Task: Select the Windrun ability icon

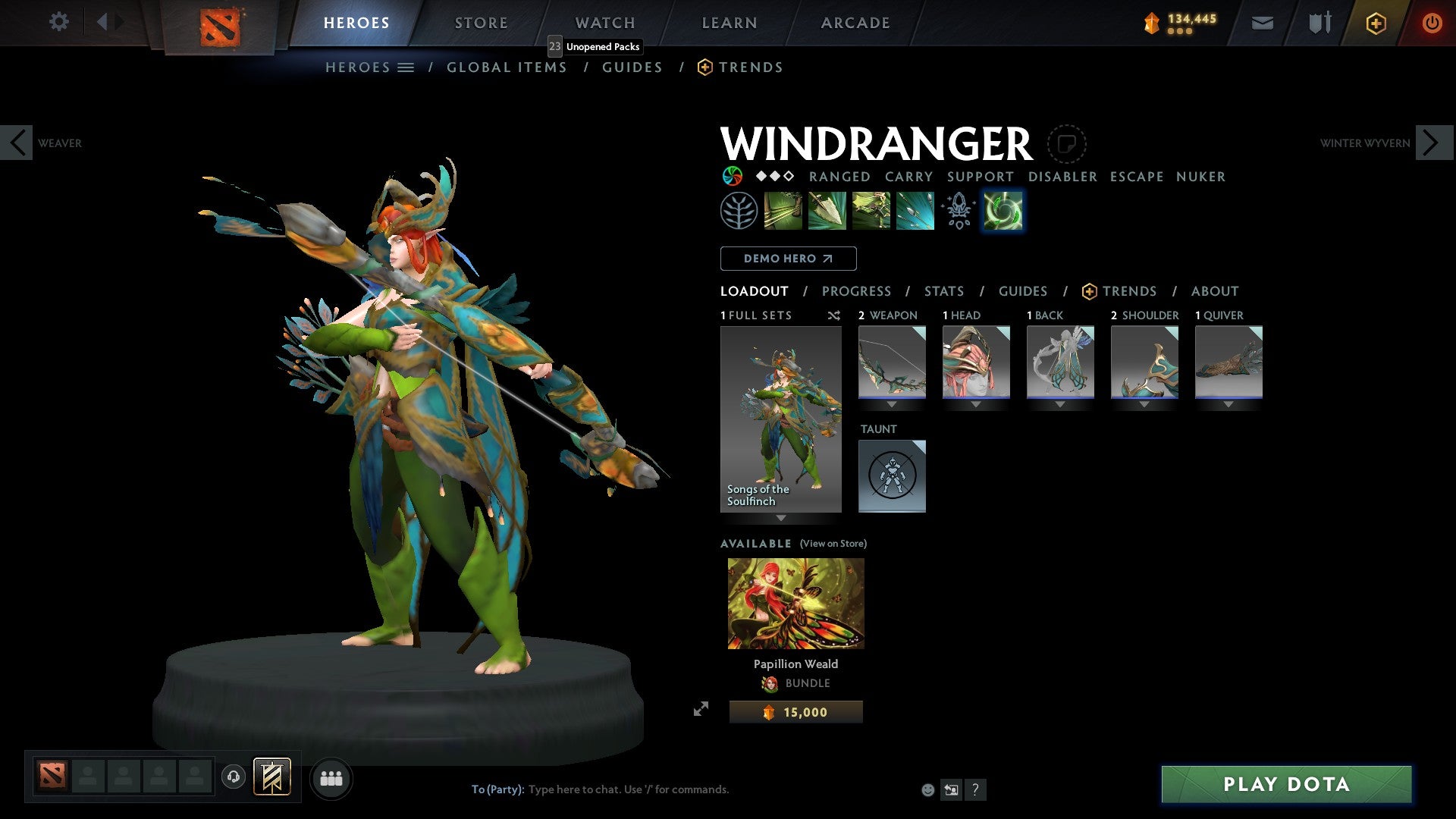Action: click(872, 211)
